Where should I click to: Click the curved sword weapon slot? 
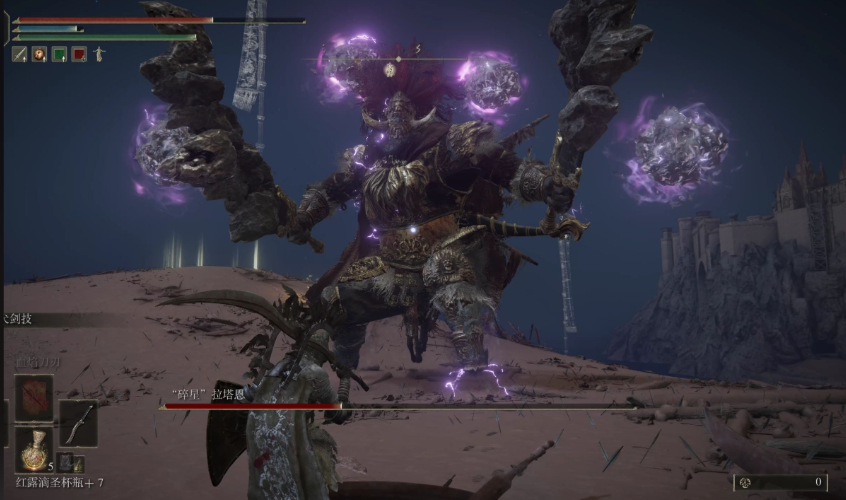(78, 423)
